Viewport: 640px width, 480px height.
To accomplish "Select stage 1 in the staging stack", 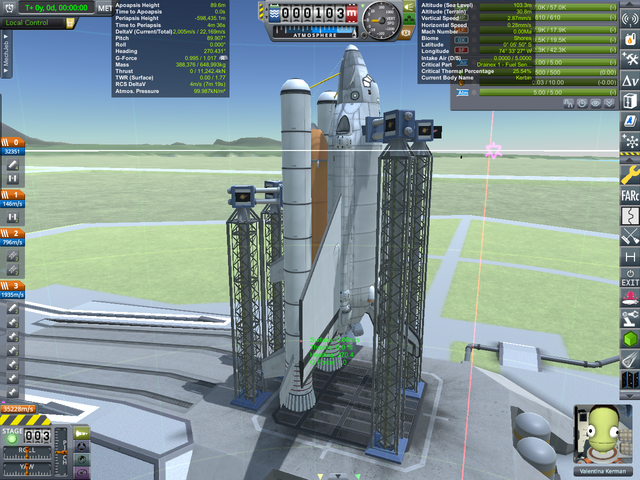I will pyautogui.click(x=15, y=194).
